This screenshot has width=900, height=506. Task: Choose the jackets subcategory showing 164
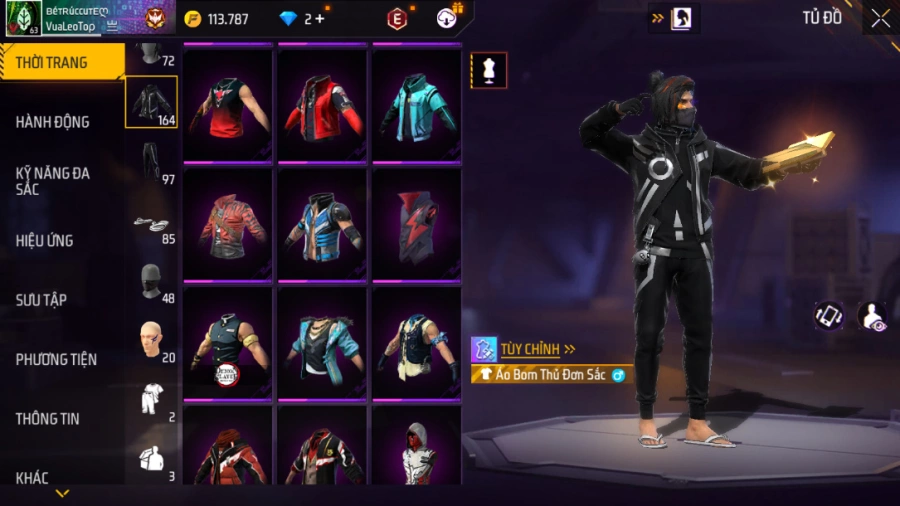tap(151, 102)
